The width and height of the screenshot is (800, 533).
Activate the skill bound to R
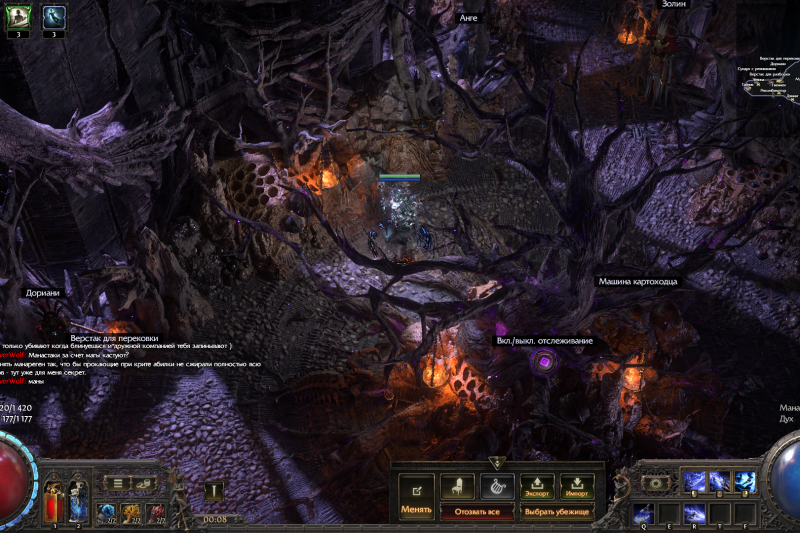[x=695, y=514]
